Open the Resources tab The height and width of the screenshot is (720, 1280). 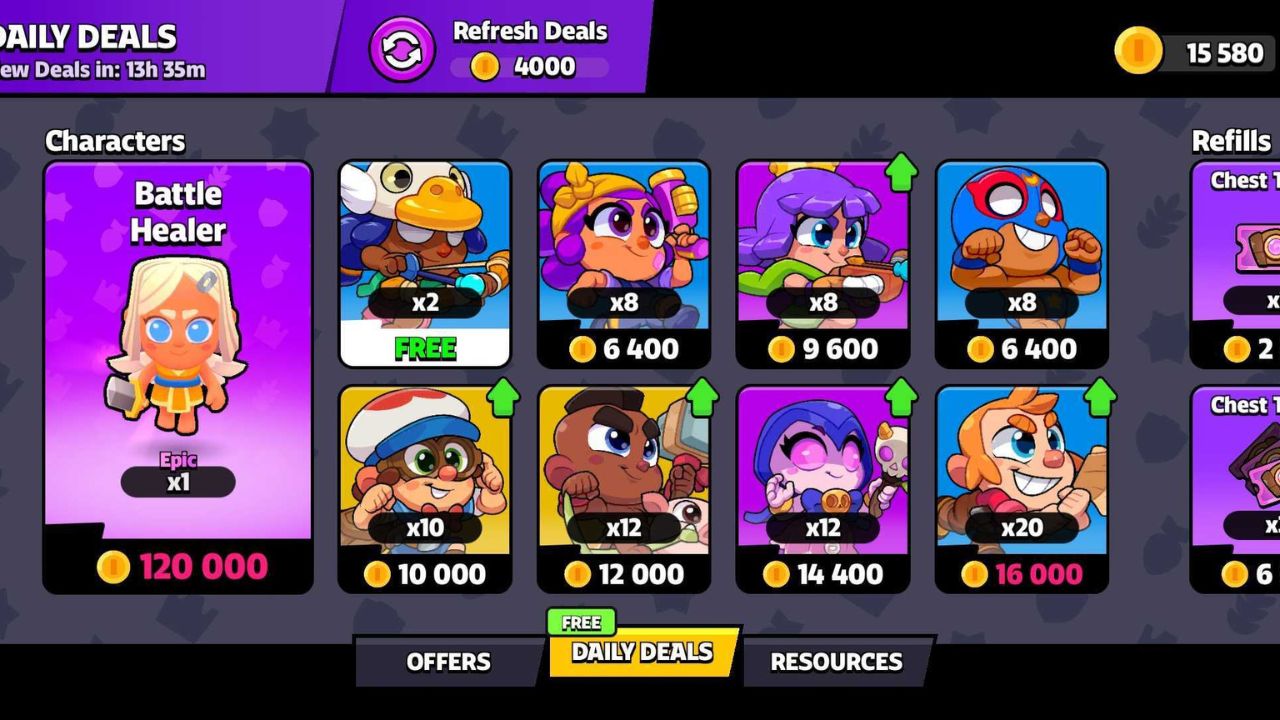coord(834,661)
